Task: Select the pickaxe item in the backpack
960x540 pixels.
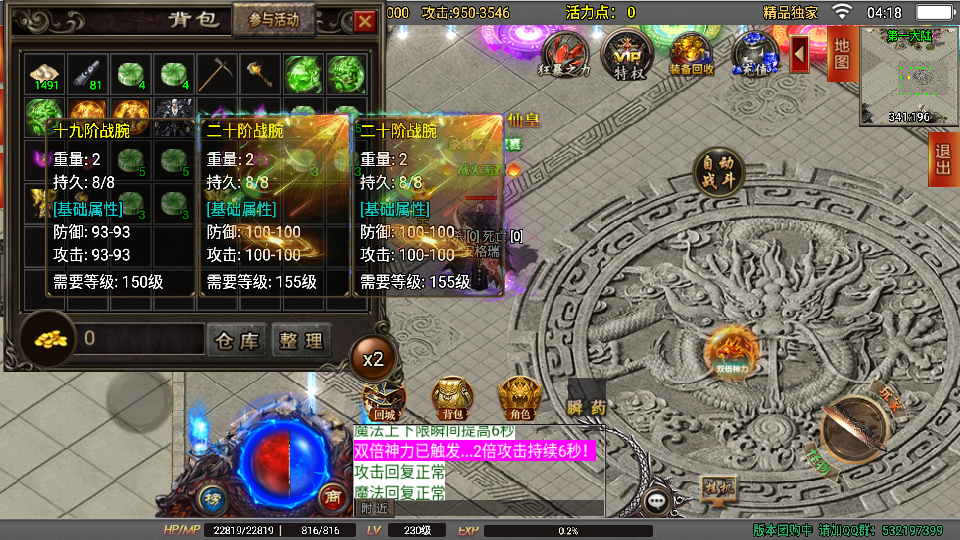Action: coord(215,74)
